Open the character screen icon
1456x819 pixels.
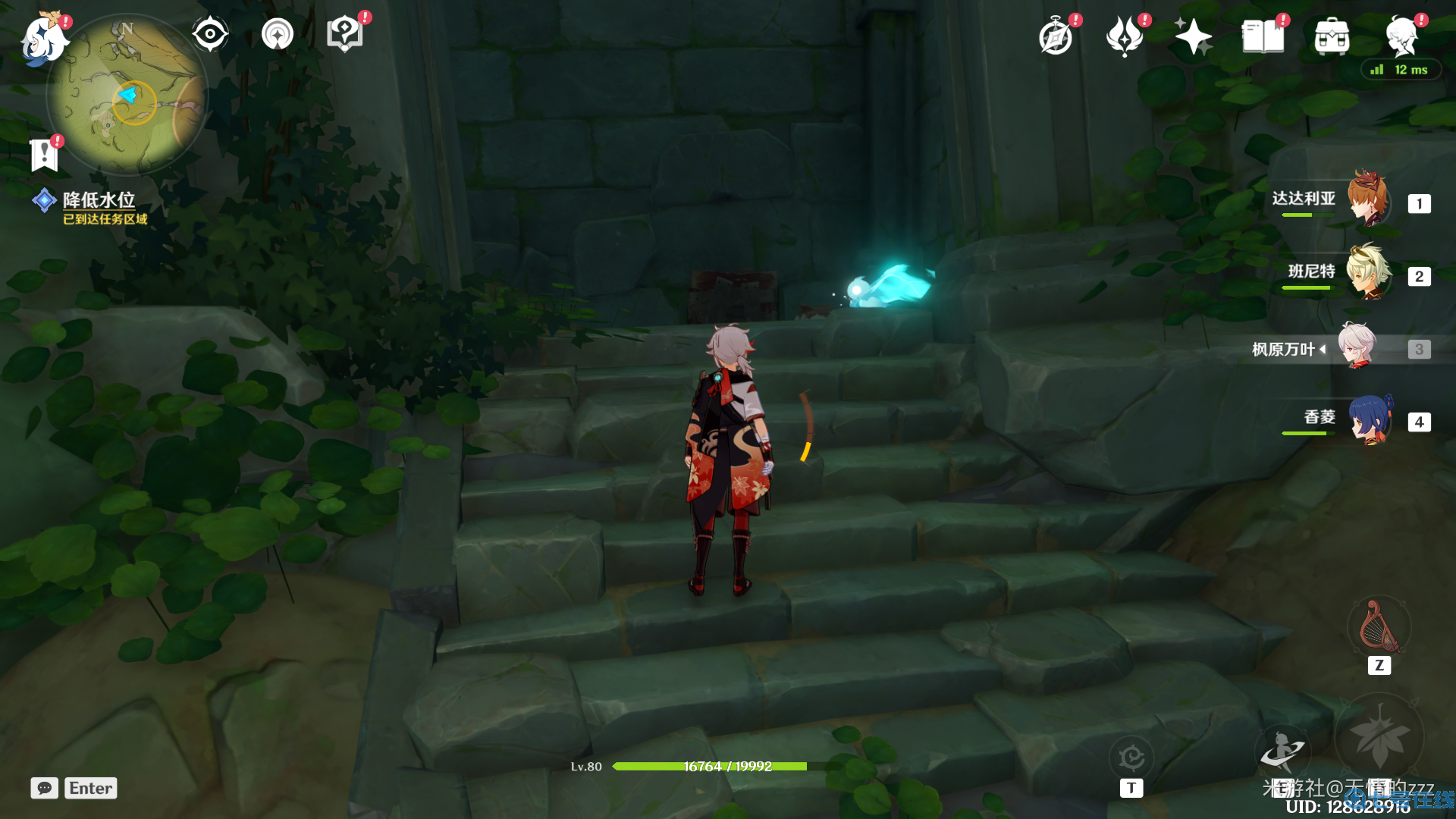tap(1401, 37)
